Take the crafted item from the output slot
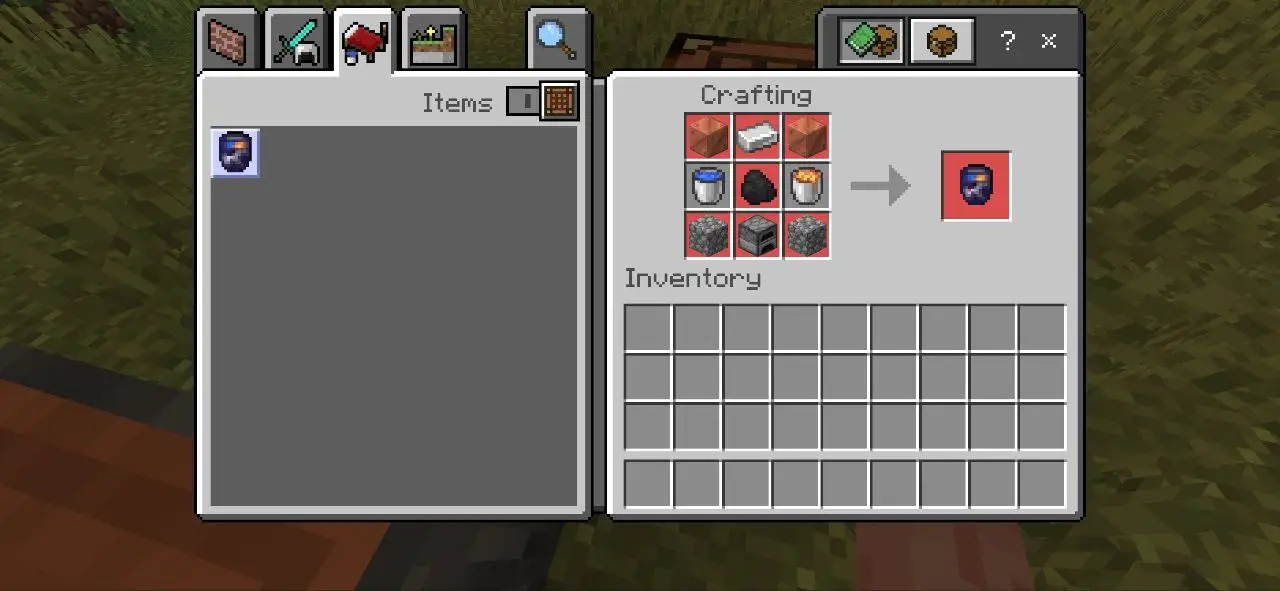This screenshot has width=1280, height=591. pyautogui.click(x=976, y=186)
